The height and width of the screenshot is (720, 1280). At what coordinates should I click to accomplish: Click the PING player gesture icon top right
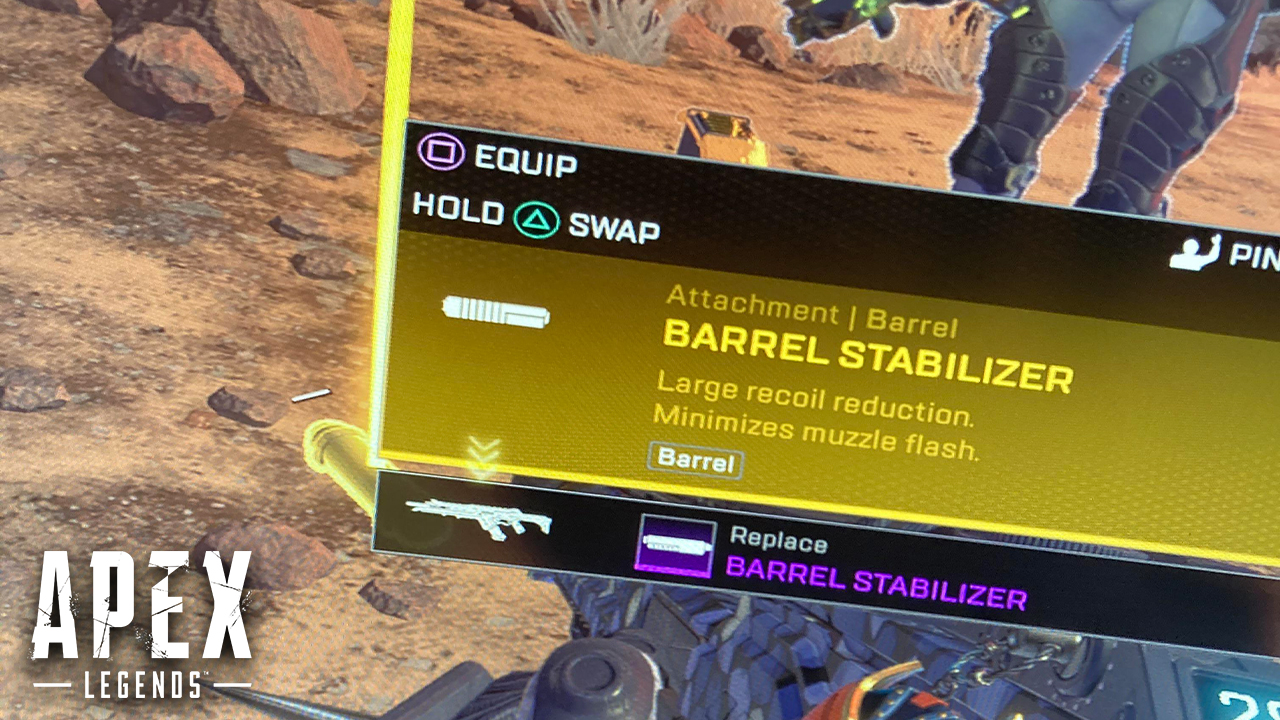click(1196, 253)
